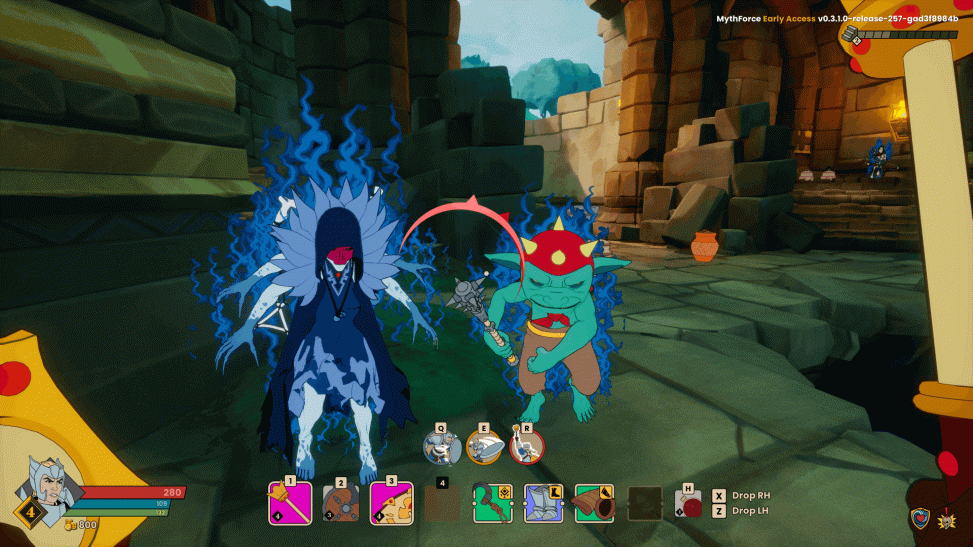This screenshot has height=547, width=973.
Task: Open the steel armor boots equipment slot
Action: click(x=544, y=503)
